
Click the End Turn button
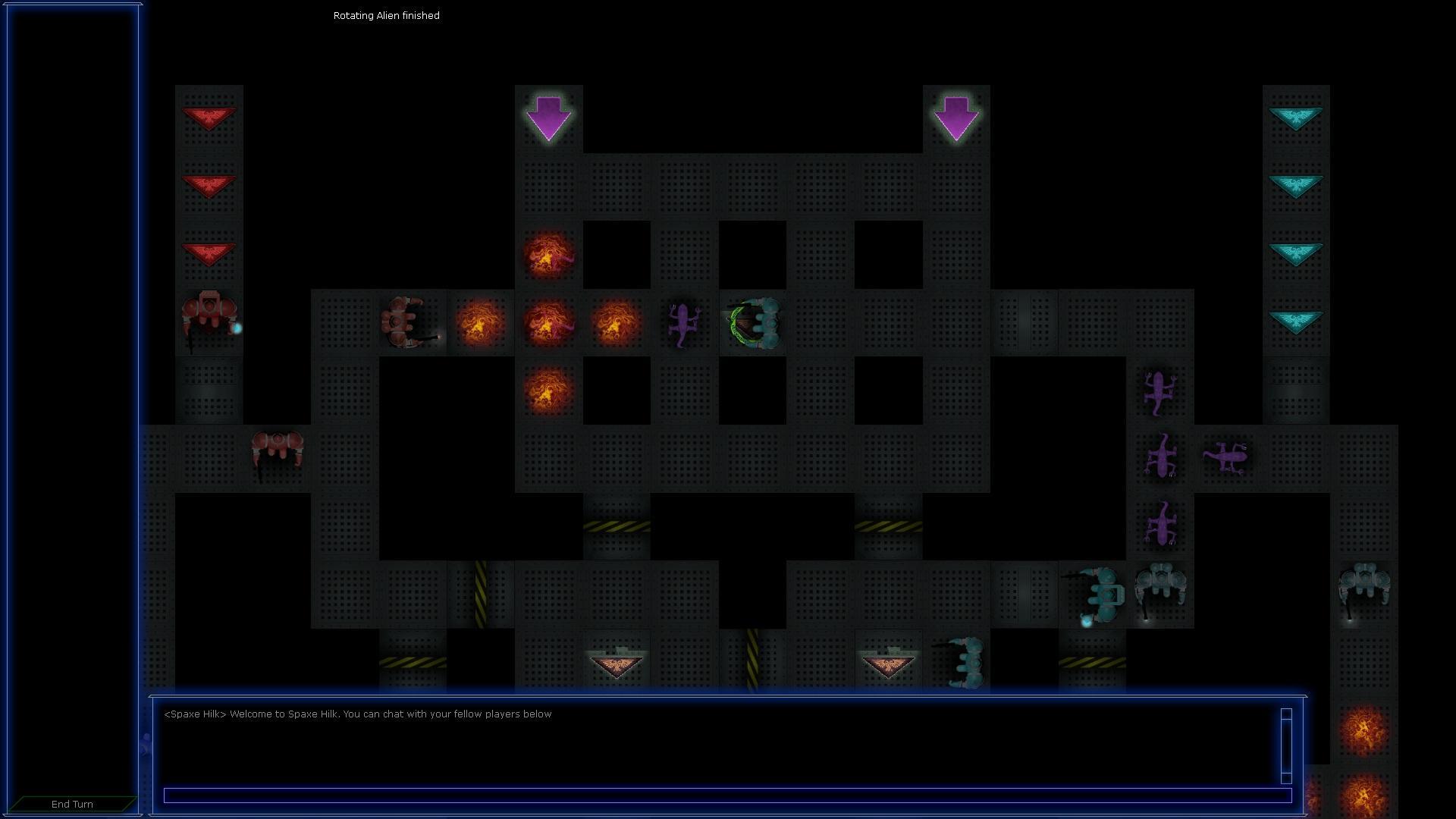click(x=71, y=804)
